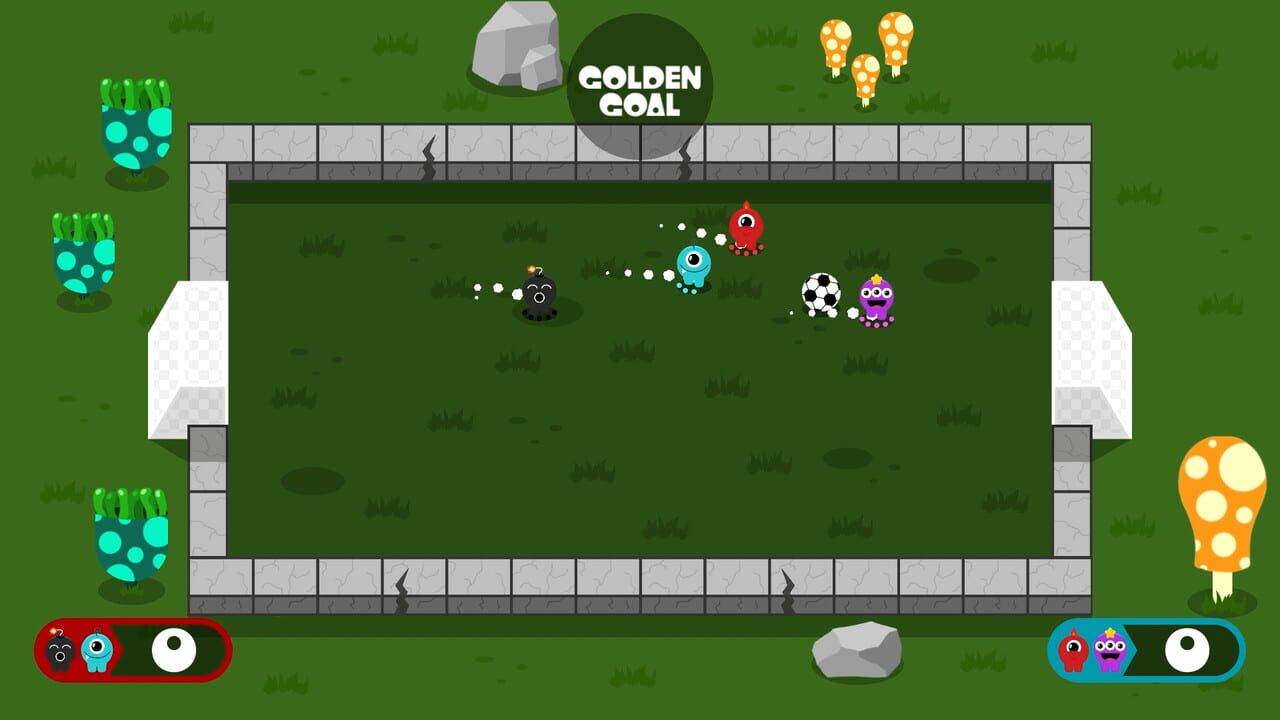
Task: Click the soccer ball in the arena
Action: [820, 293]
